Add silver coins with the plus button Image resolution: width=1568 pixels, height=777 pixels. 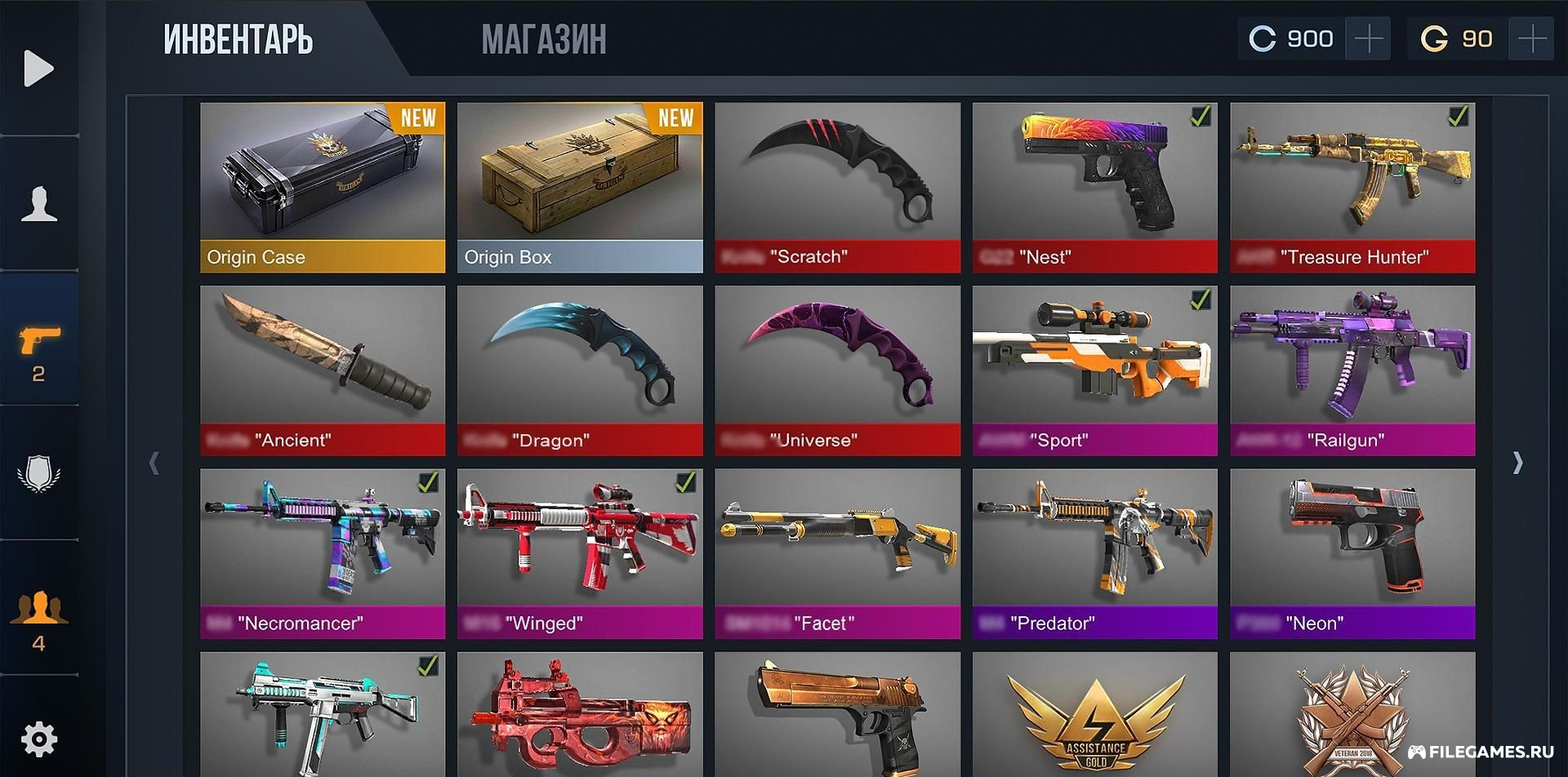tap(1369, 38)
